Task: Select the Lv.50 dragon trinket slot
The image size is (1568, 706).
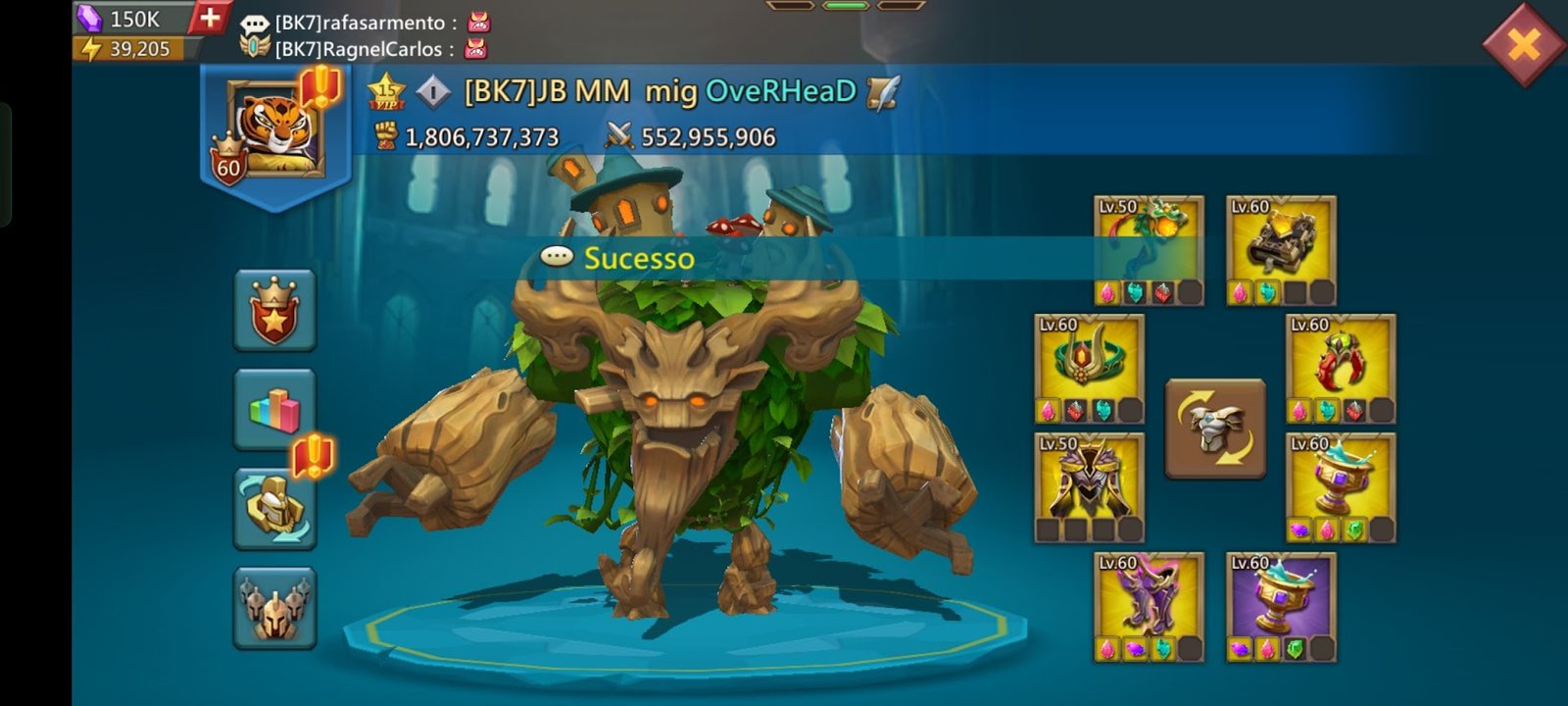Action: click(x=1149, y=251)
